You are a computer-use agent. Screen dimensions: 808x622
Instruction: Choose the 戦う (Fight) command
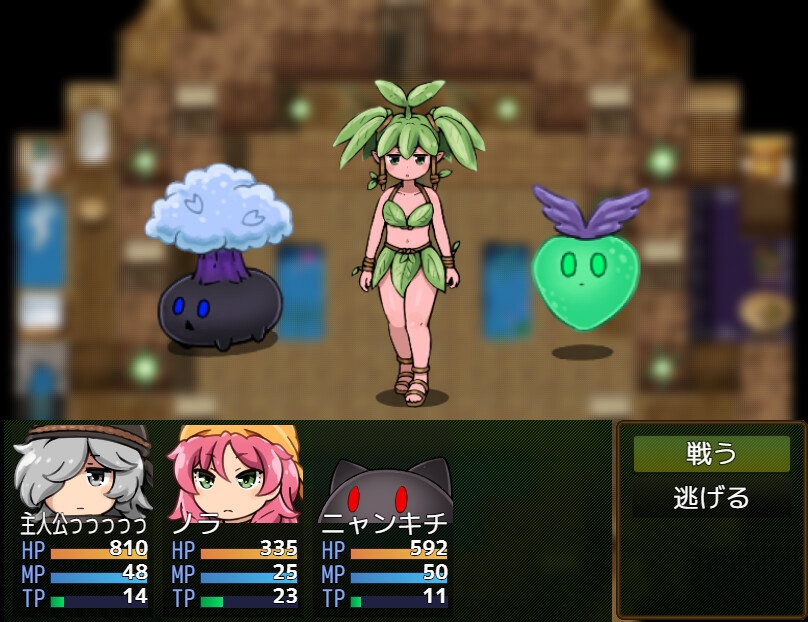(x=711, y=454)
